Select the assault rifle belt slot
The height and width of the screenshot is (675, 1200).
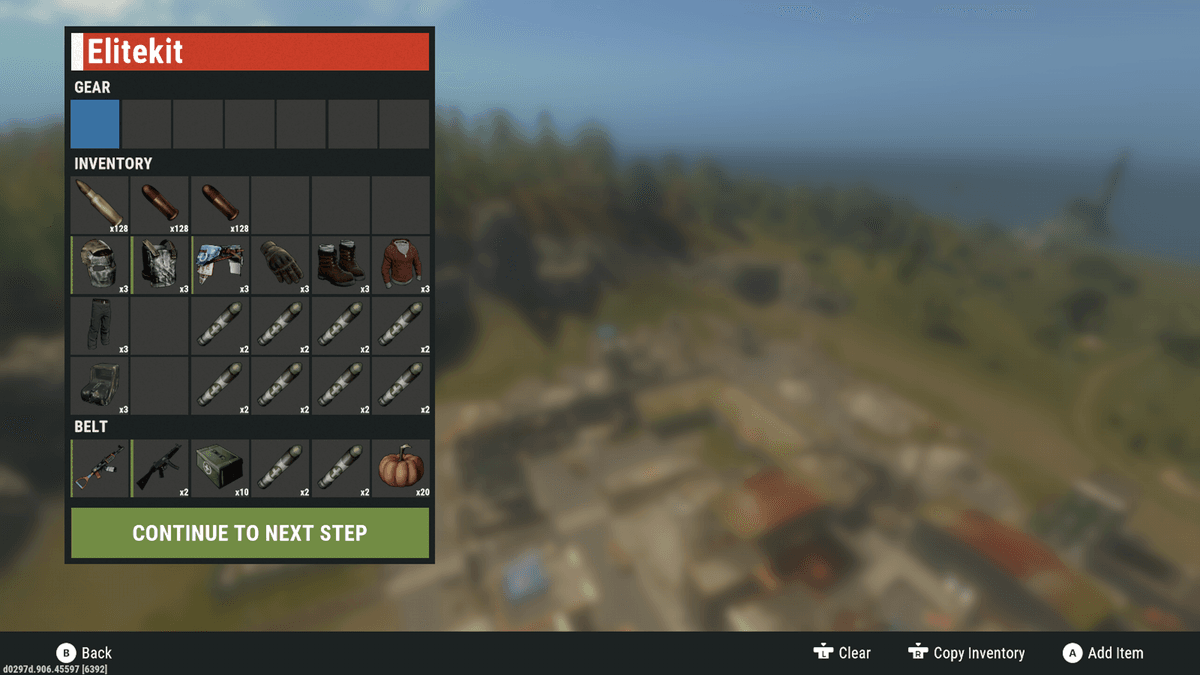pos(100,468)
